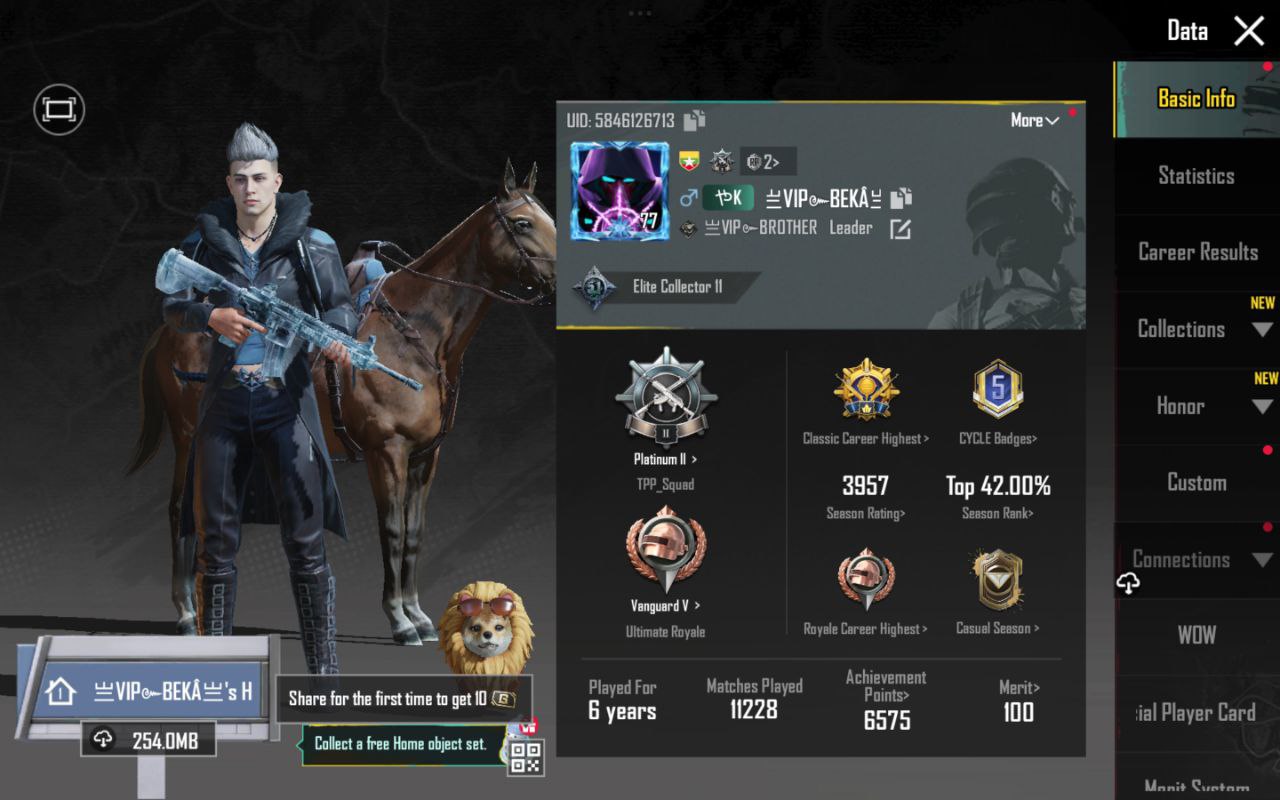Switch to the Statistics tab
This screenshot has height=800, width=1280.
(1196, 176)
